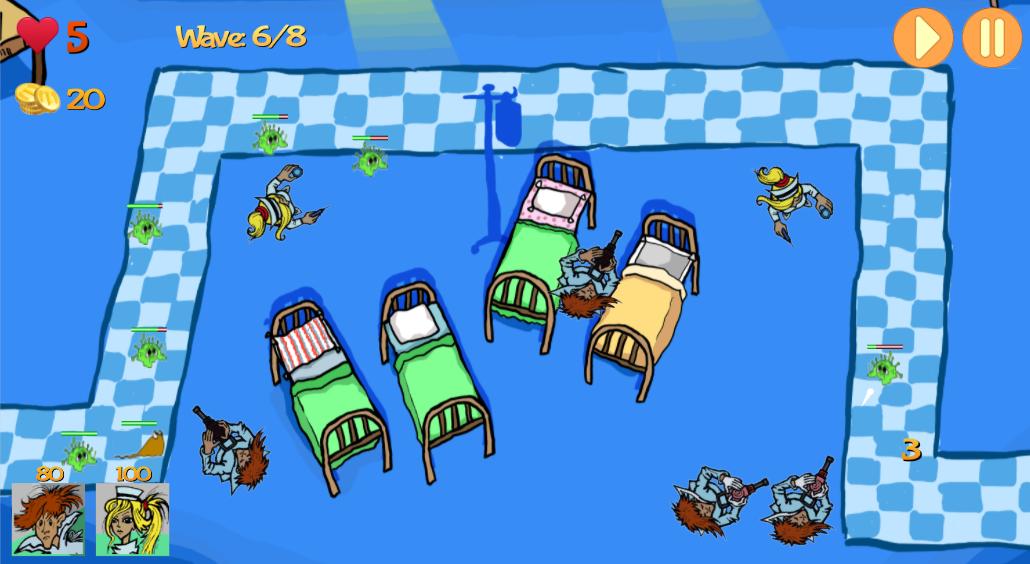Choose the blonde nurse tower costing 100
The image size is (1030, 564).
point(132,518)
